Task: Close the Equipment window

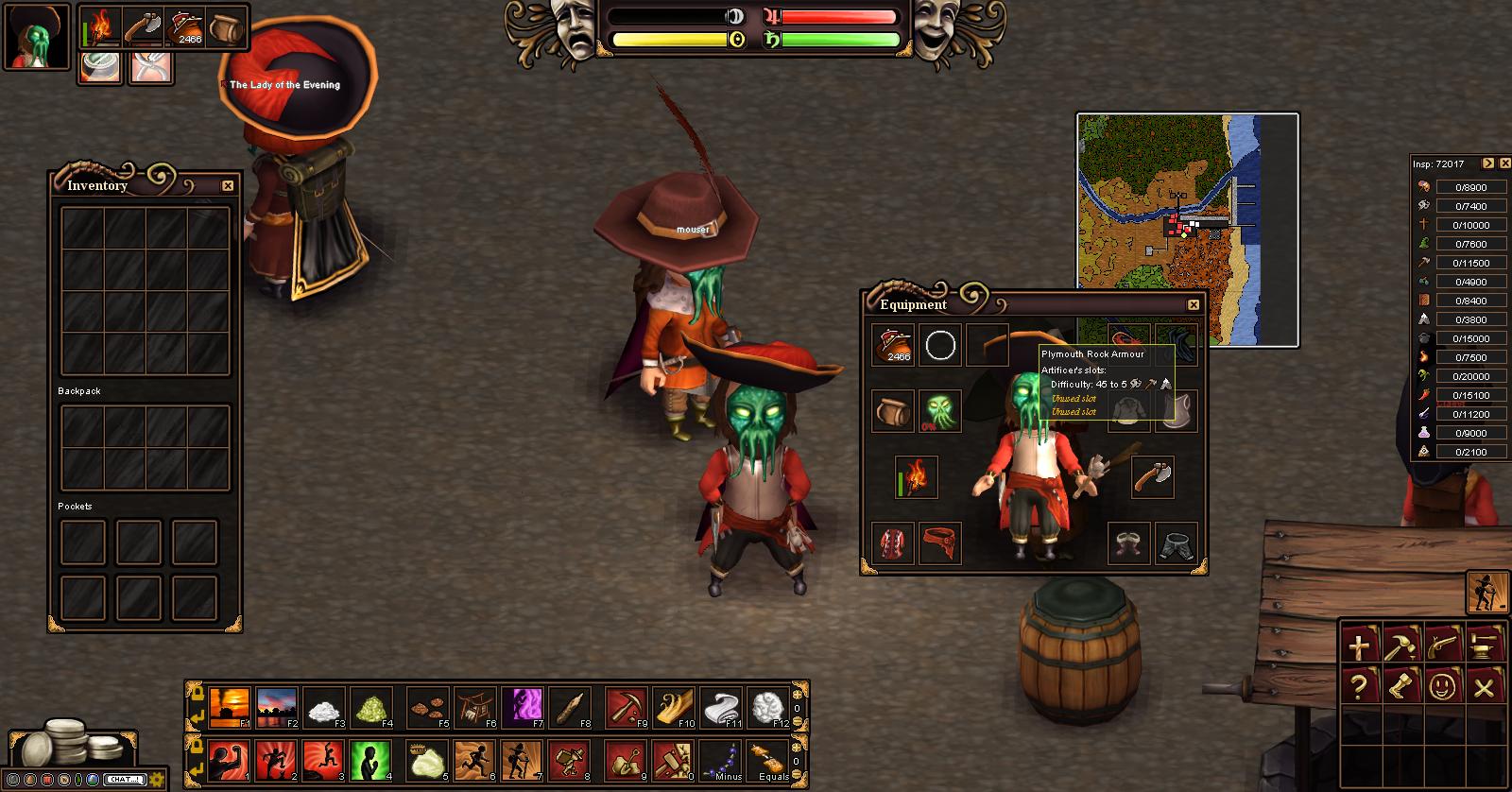Action: [1194, 304]
